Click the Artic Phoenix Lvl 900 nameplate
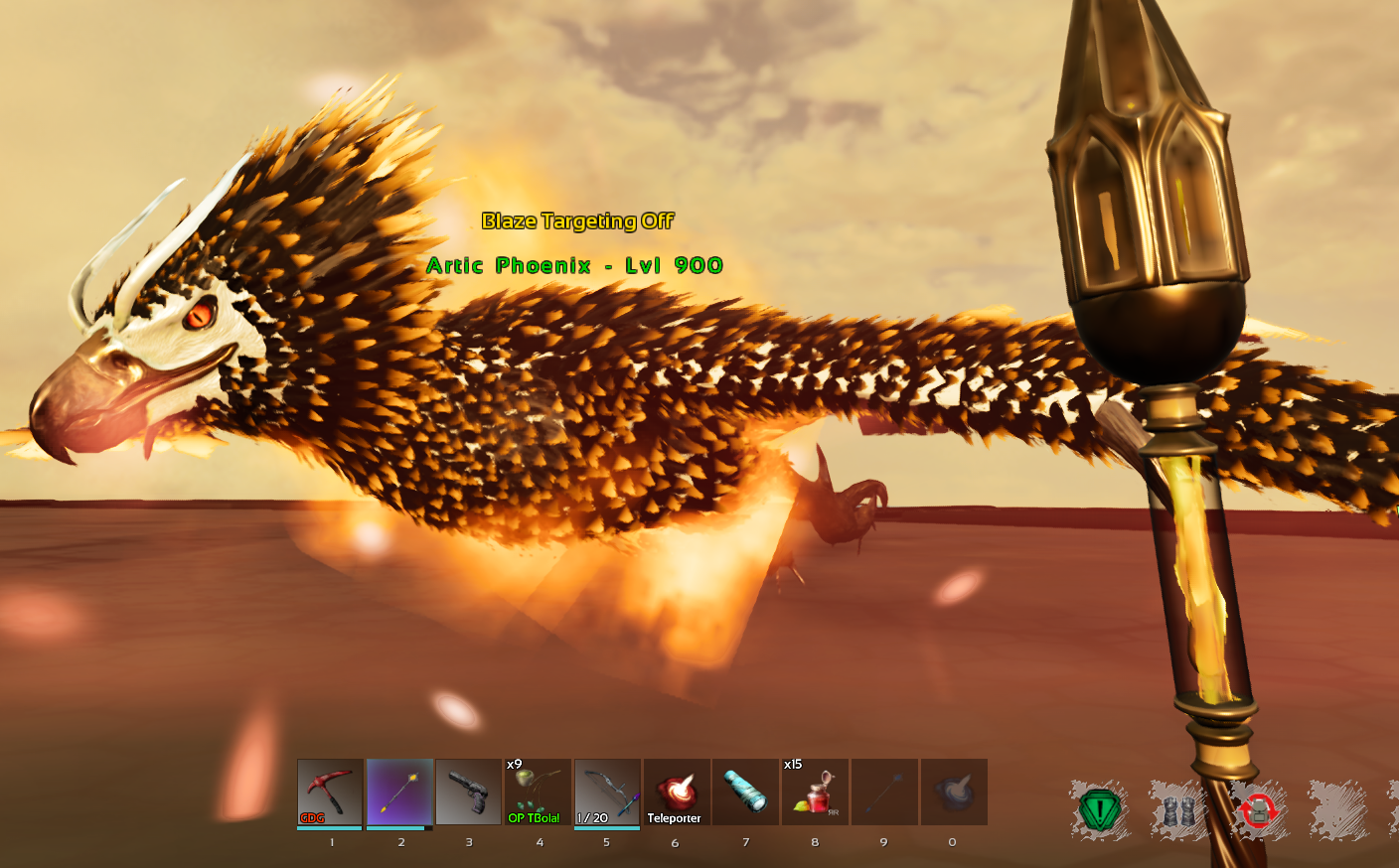 pyautogui.click(x=574, y=266)
